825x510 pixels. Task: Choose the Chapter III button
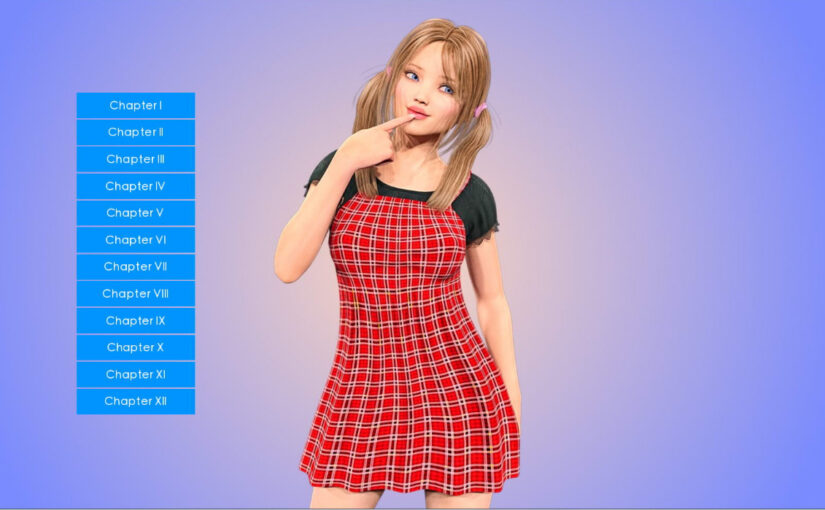pyautogui.click(x=135, y=159)
